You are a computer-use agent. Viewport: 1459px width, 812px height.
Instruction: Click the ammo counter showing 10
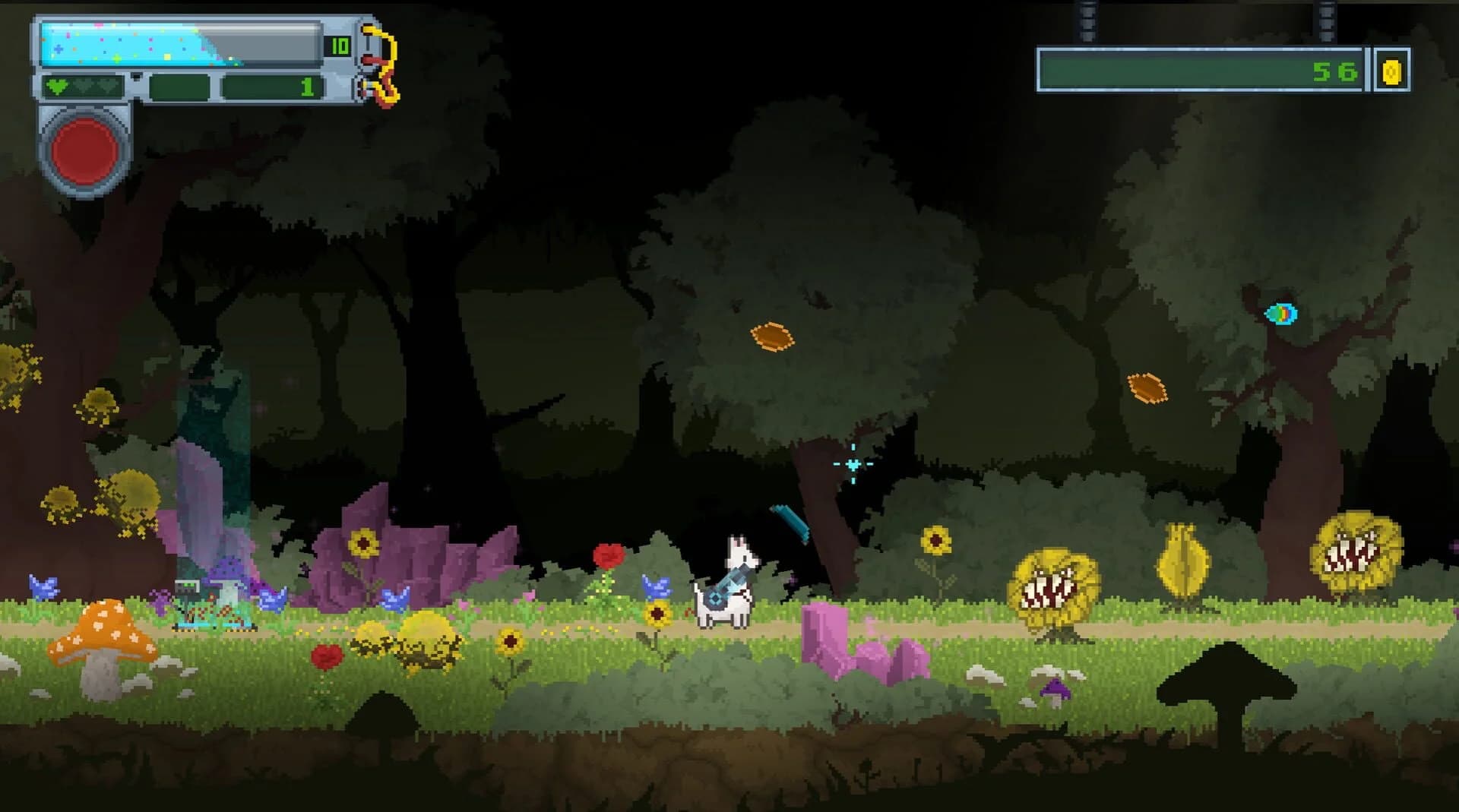coord(340,46)
